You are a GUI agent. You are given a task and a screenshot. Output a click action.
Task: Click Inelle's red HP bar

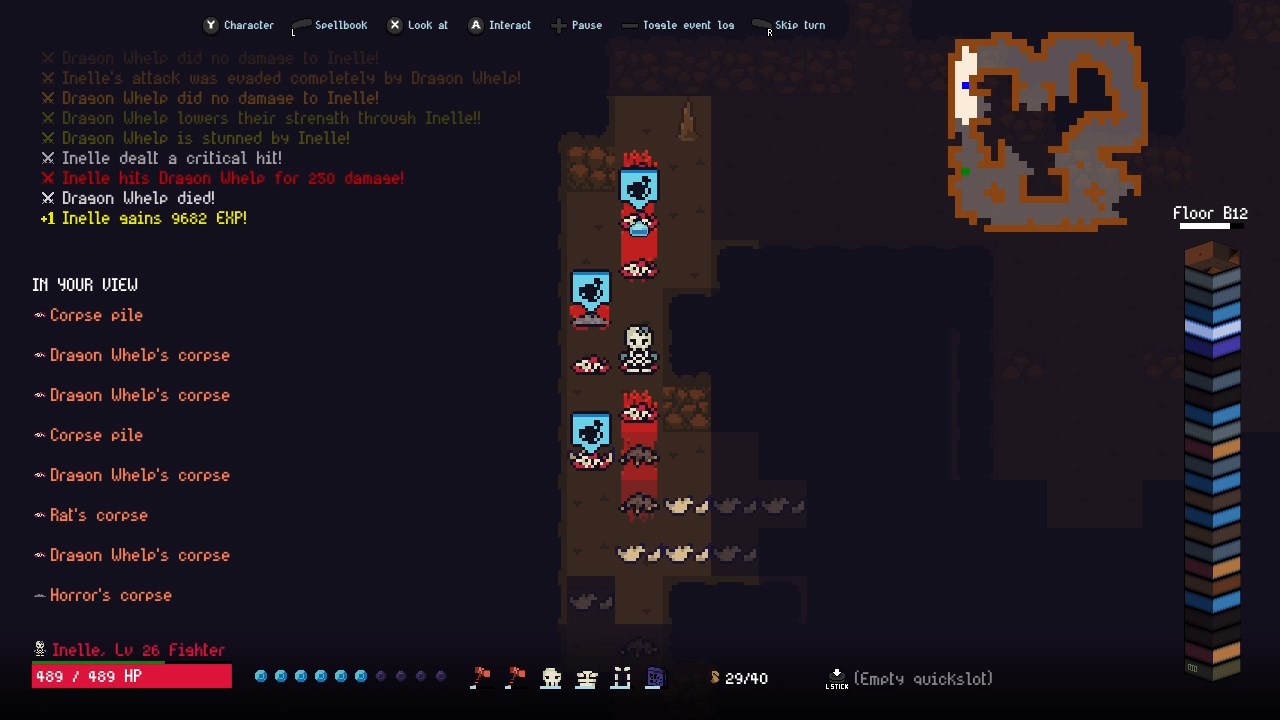click(130, 676)
